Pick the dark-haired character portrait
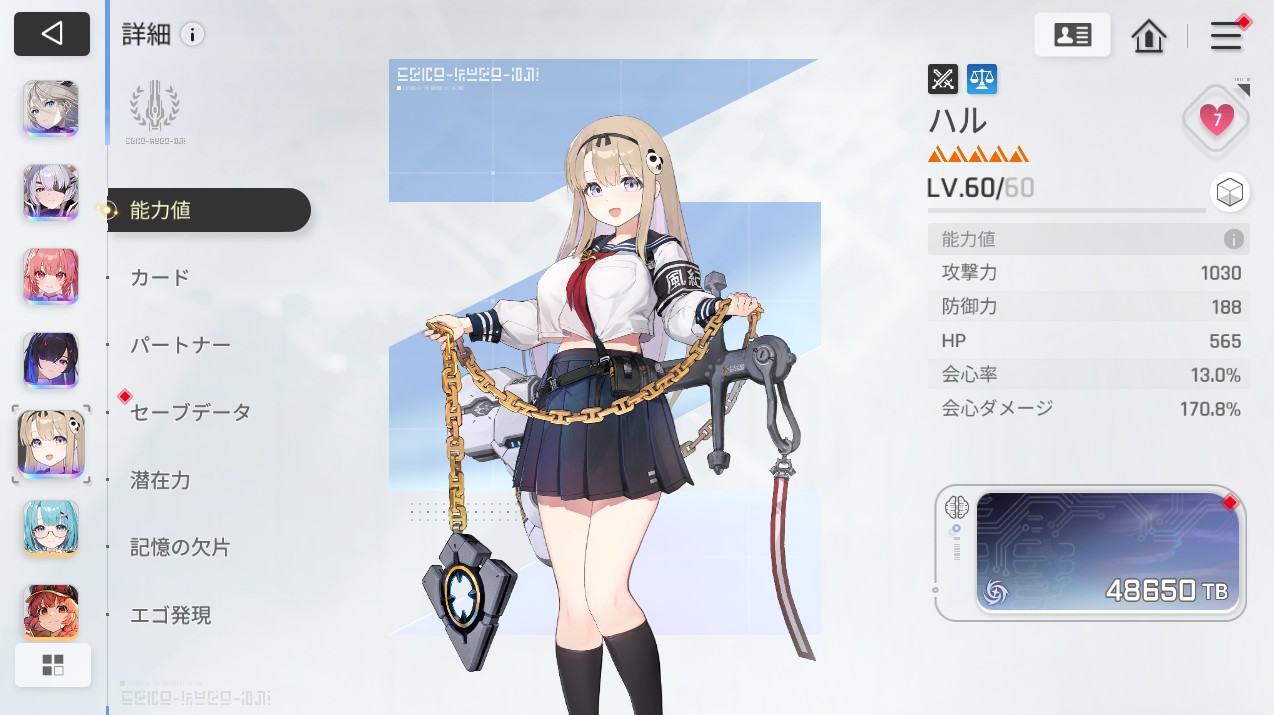1274x715 pixels. tap(51, 360)
